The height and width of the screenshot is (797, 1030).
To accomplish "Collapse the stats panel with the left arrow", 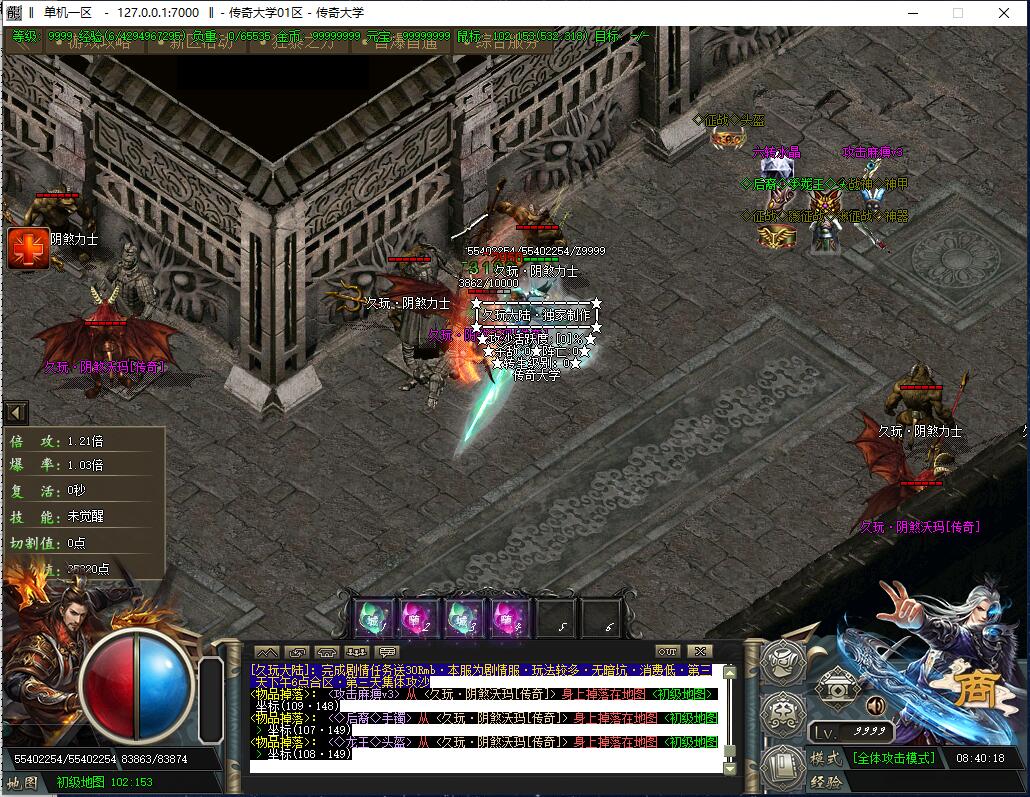I will (x=15, y=412).
